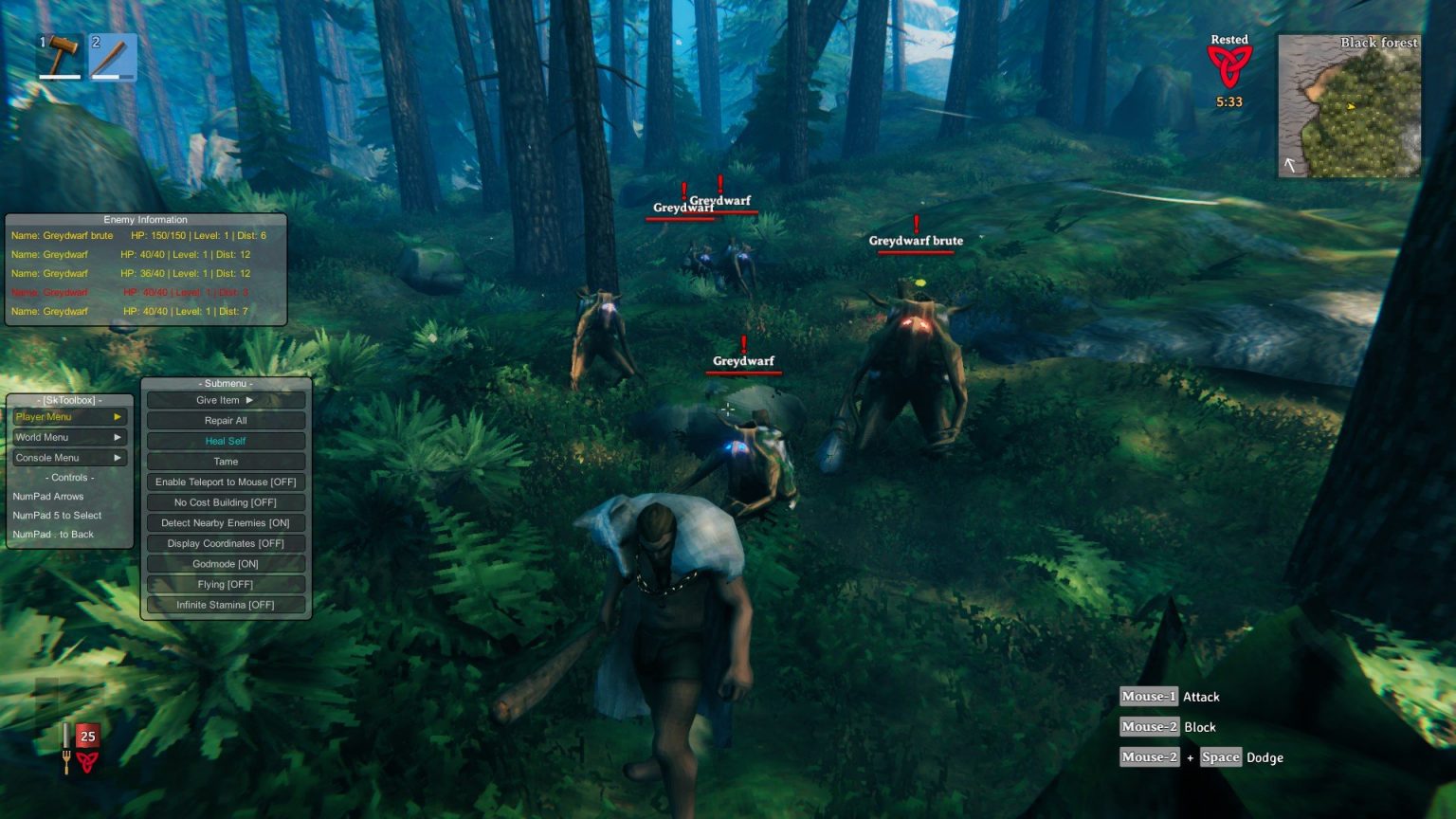Click the Mouse-1 Attack hint icon
Image resolution: width=1456 pixels, height=819 pixels.
pyautogui.click(x=1148, y=697)
